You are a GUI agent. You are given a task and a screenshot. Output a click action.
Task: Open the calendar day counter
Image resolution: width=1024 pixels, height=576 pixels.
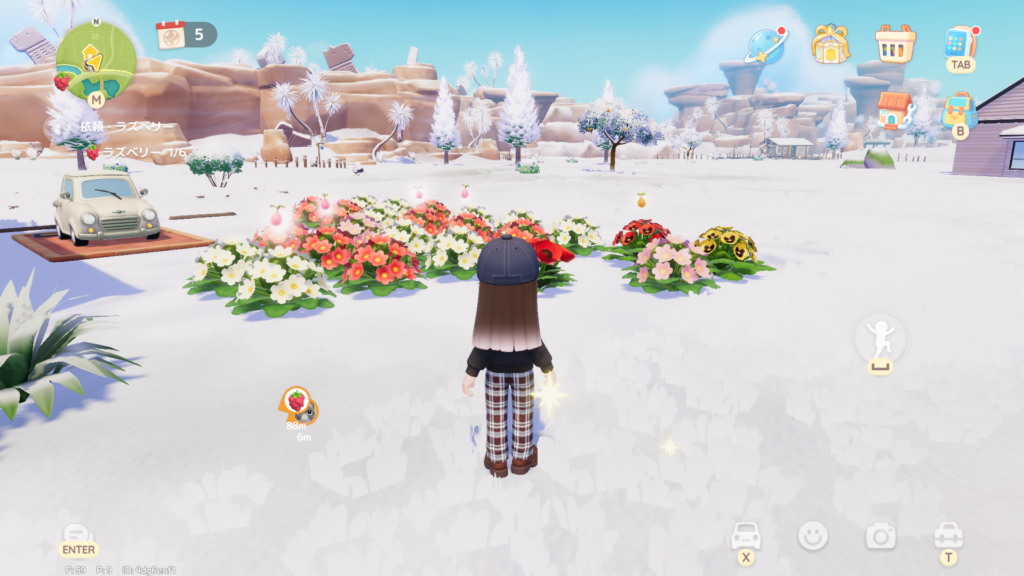tap(186, 35)
